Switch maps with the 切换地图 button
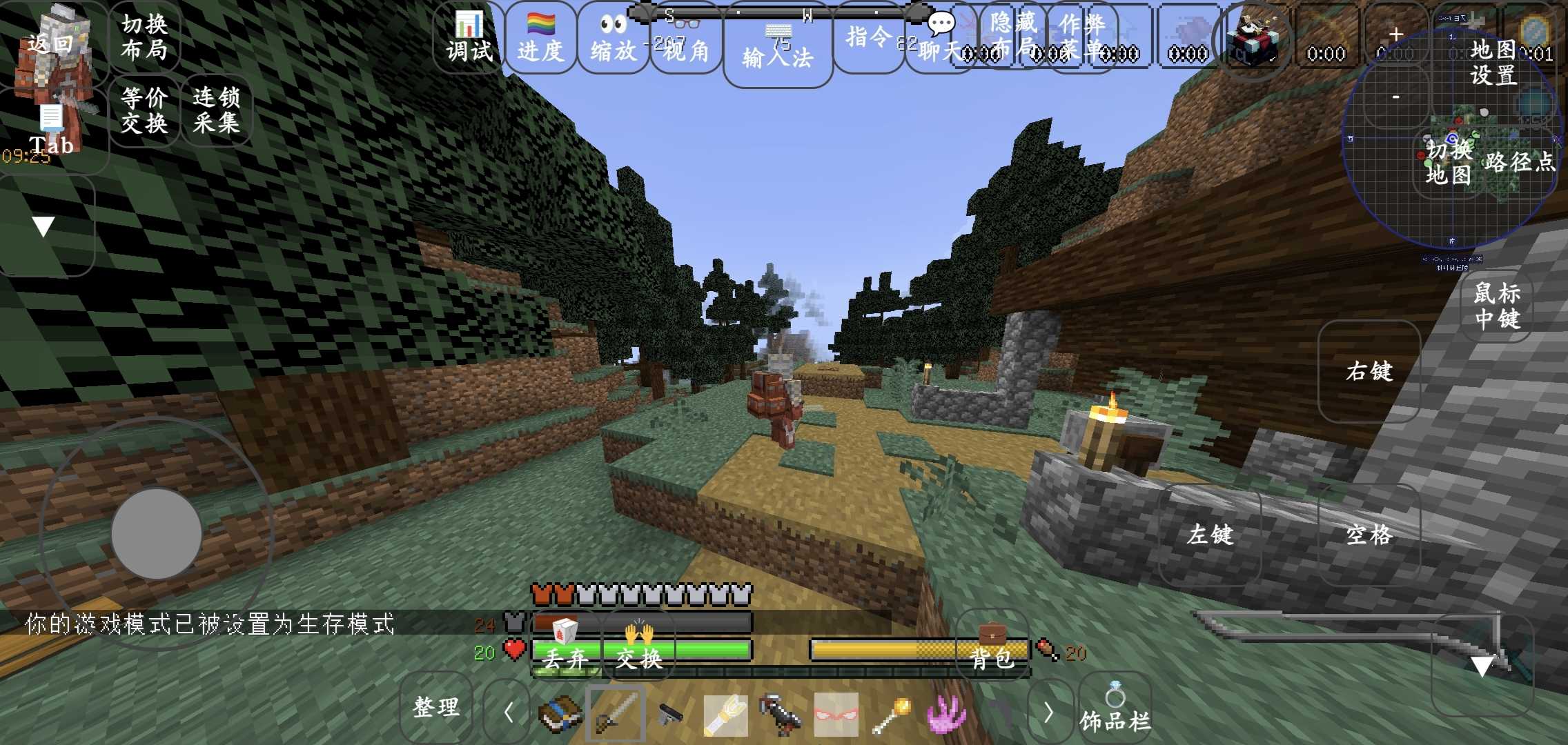 tap(1449, 162)
